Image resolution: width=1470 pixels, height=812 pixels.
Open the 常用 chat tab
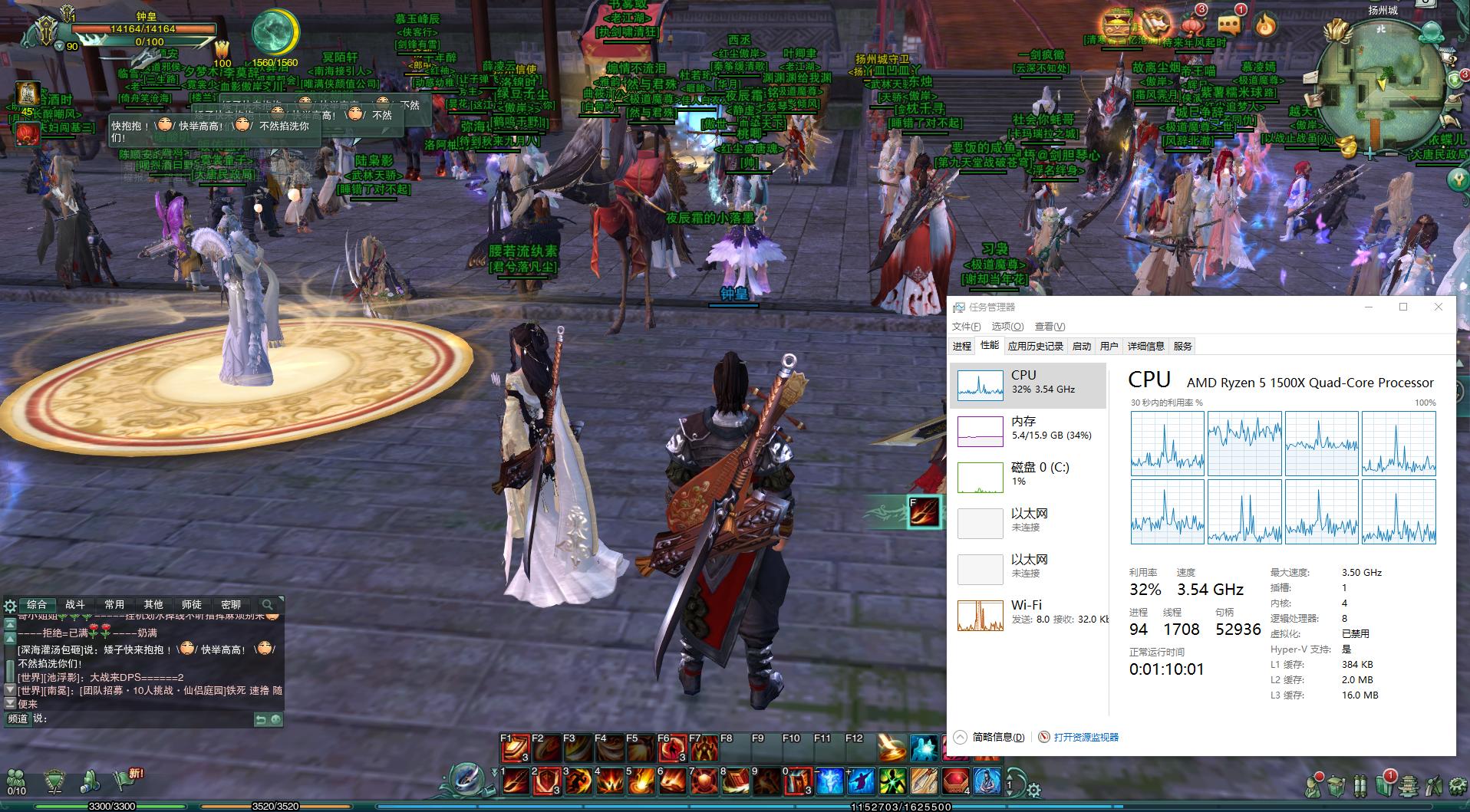tap(114, 604)
